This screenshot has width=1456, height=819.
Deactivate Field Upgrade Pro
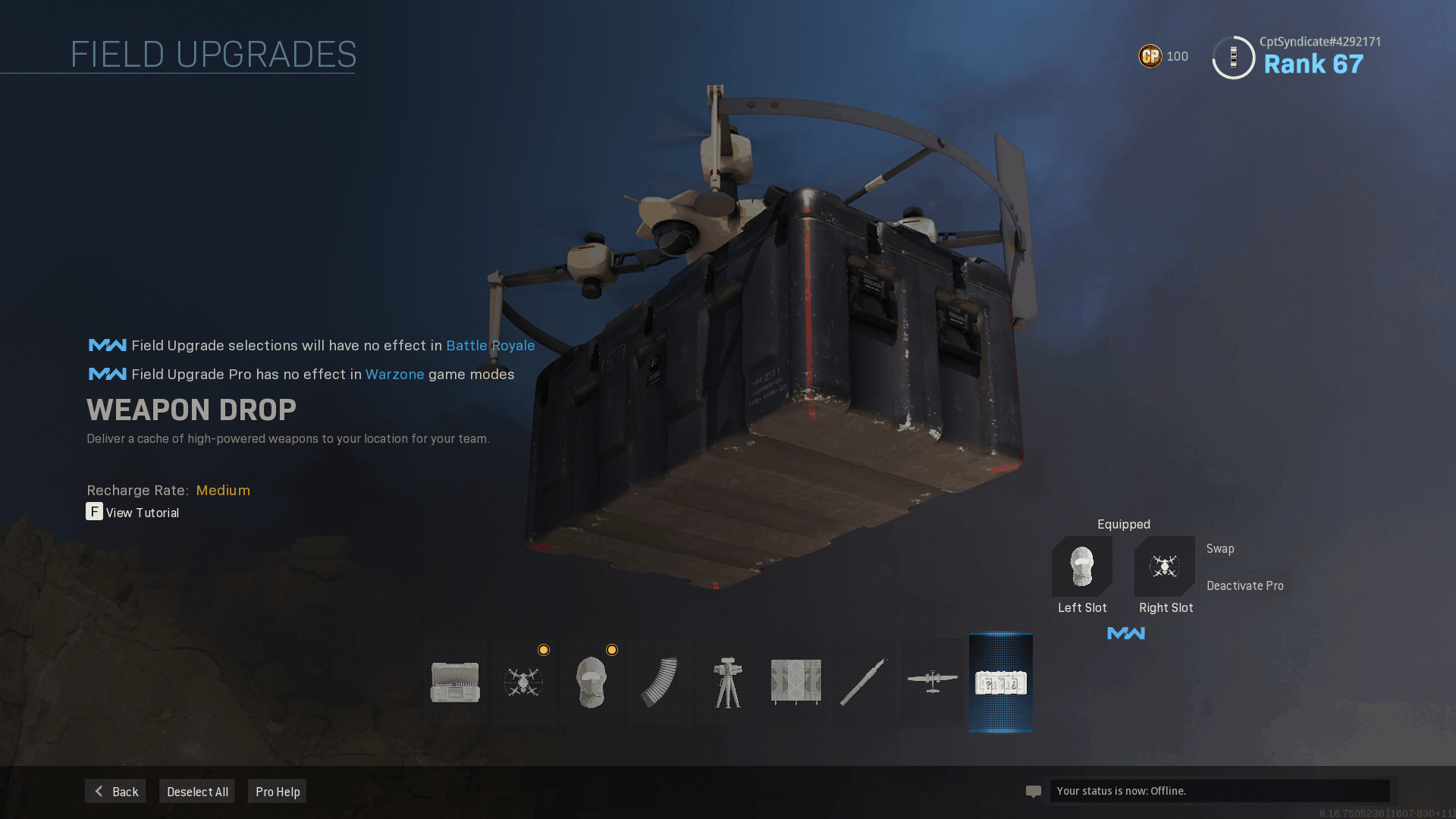[1245, 585]
